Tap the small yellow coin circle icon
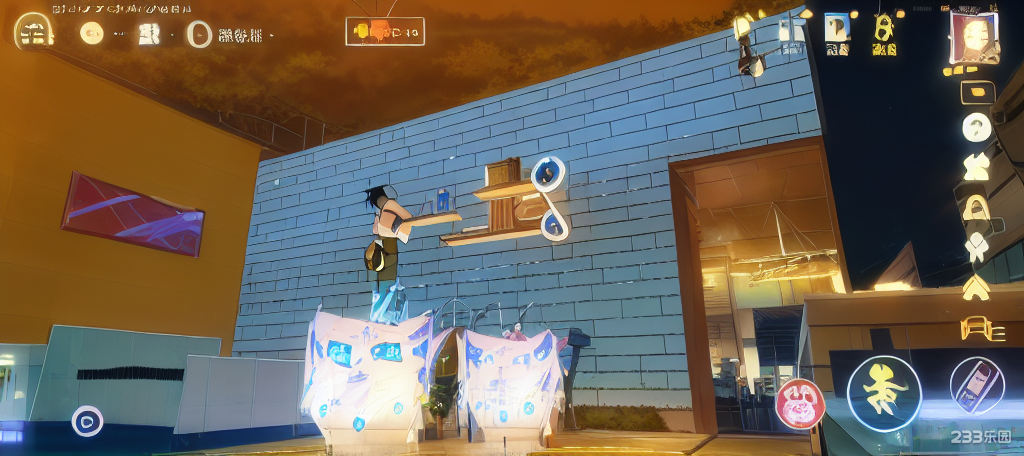The height and width of the screenshot is (456, 1024). 92,33
